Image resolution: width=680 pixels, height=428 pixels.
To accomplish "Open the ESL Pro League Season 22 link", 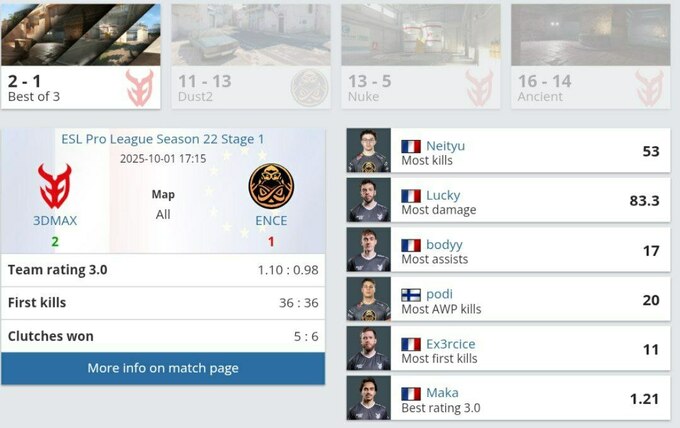I will pos(163,139).
